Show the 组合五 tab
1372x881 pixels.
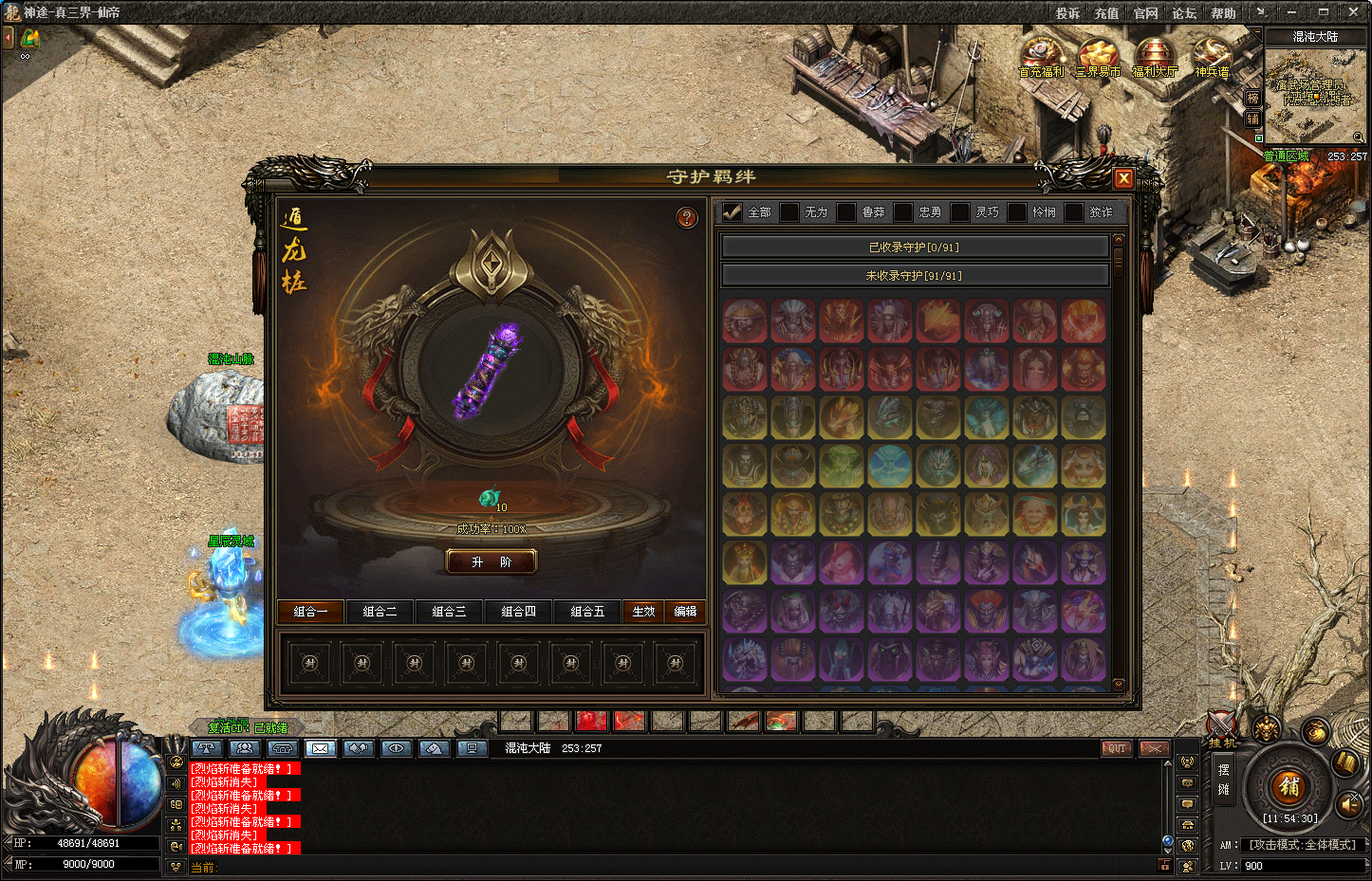point(587,612)
